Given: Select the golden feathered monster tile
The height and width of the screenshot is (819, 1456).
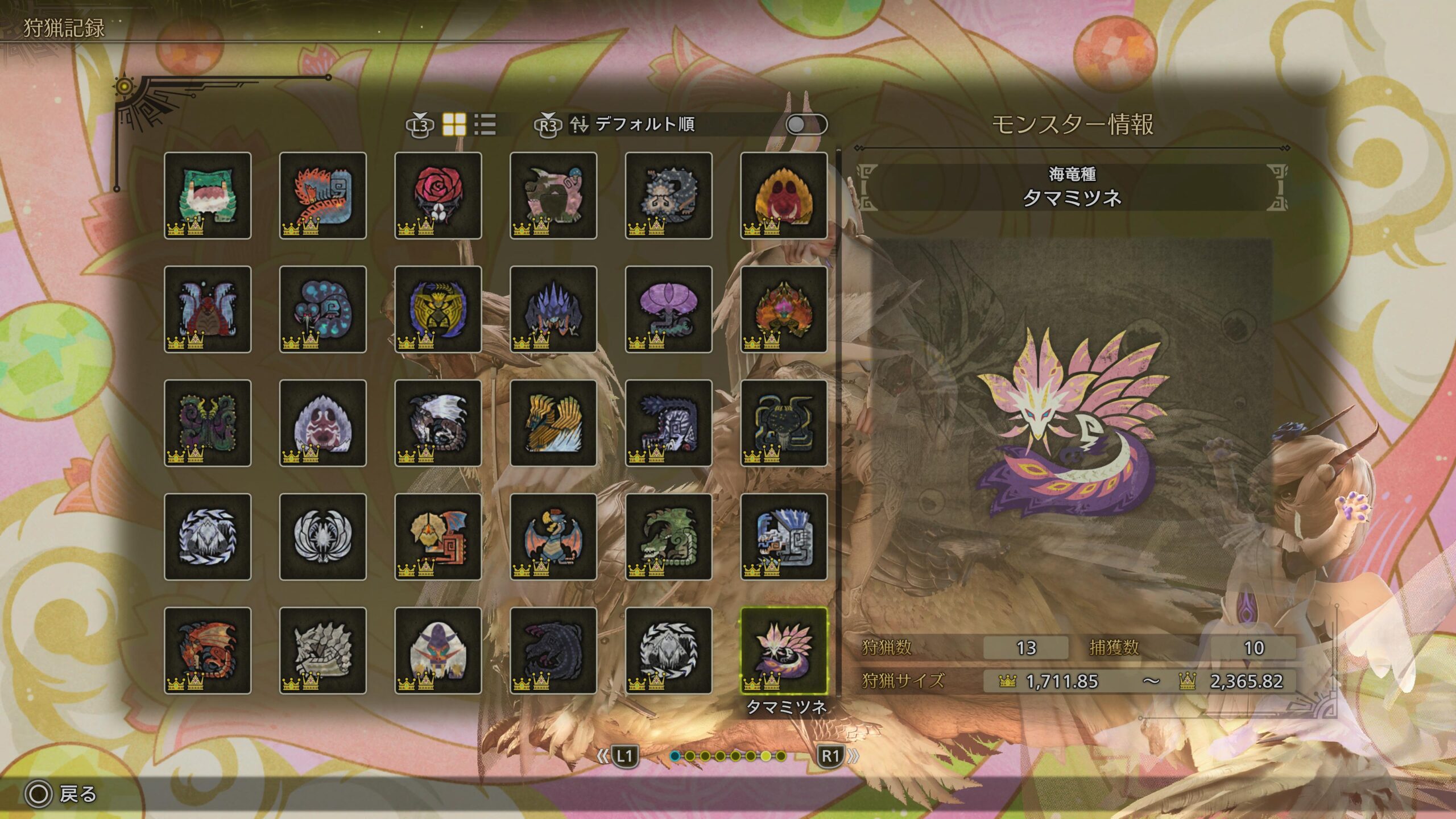Looking at the screenshot, I should pyautogui.click(x=553, y=423).
